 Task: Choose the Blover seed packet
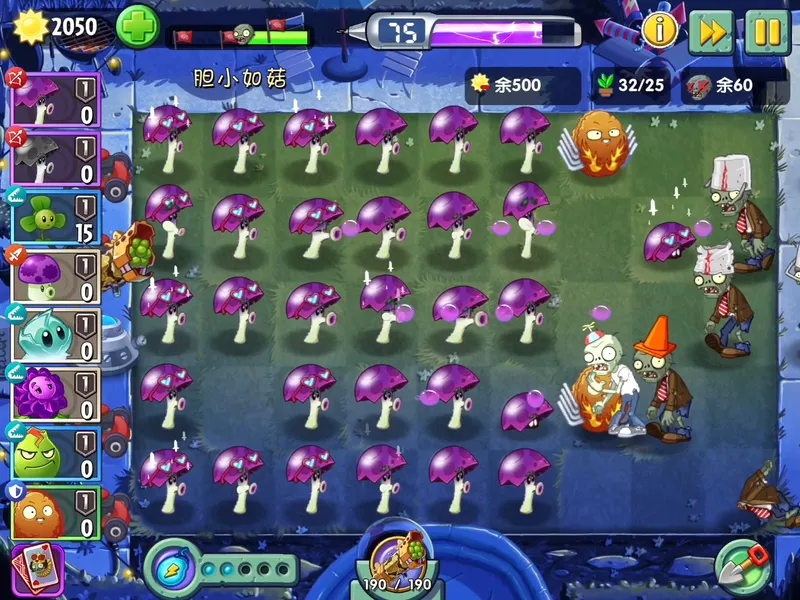click(54, 218)
